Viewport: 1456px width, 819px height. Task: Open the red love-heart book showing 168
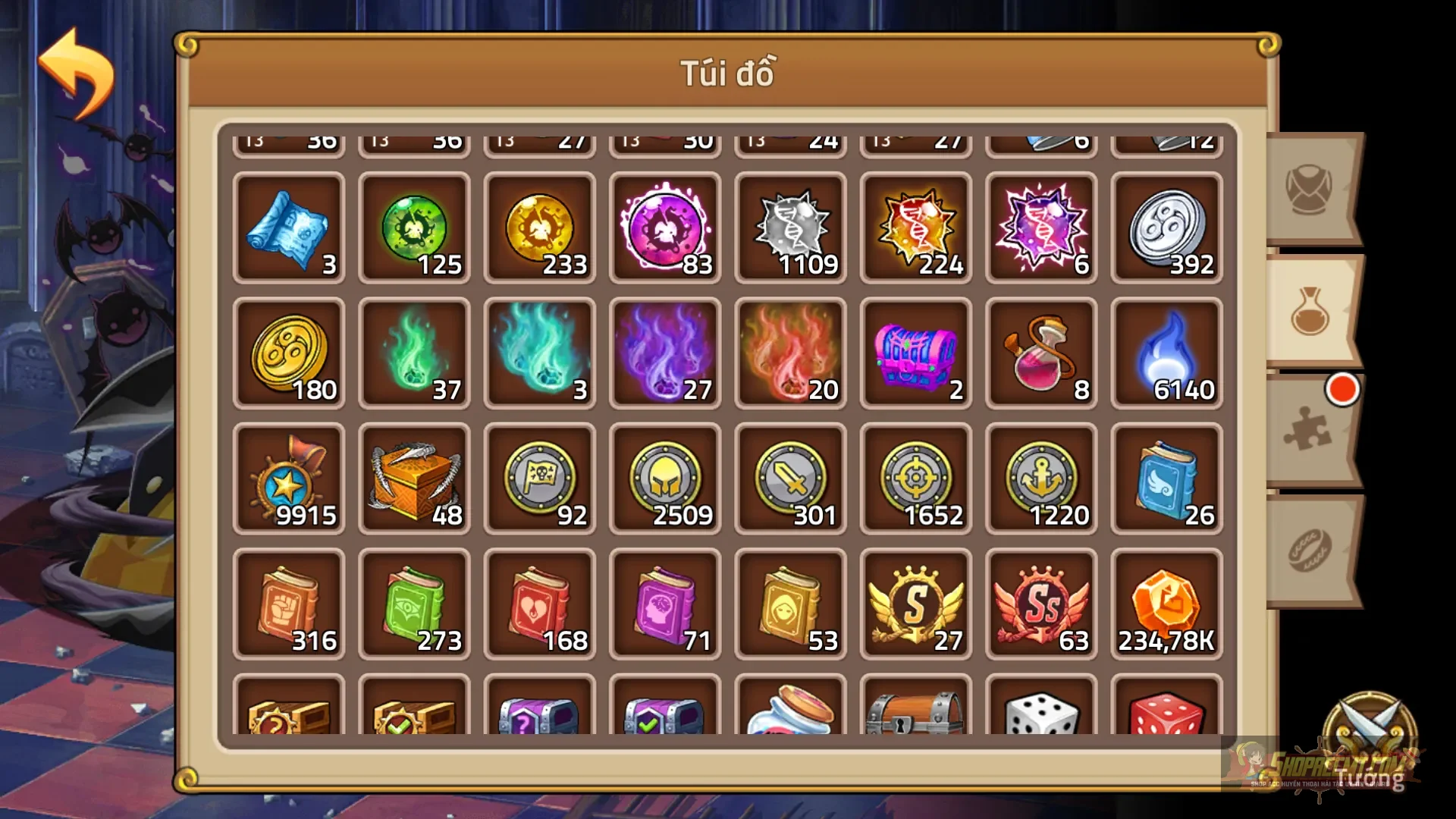539,603
